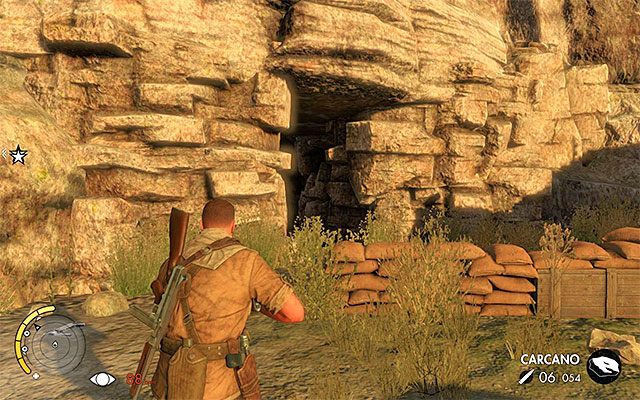The width and height of the screenshot is (640, 400).
Task: Click the rifle bullet ammo type icon
Action: pos(526,375)
